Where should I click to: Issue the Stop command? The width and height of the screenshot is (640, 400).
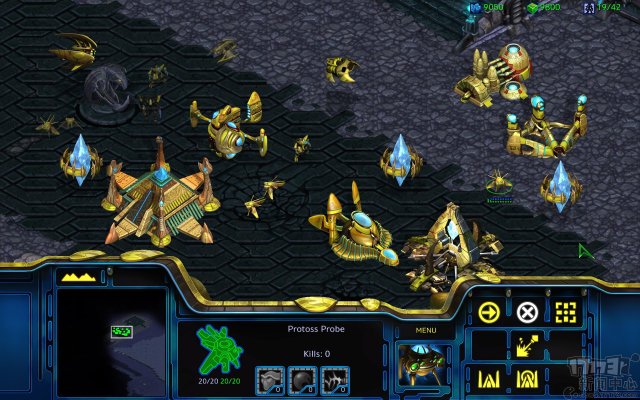pyautogui.click(x=527, y=311)
